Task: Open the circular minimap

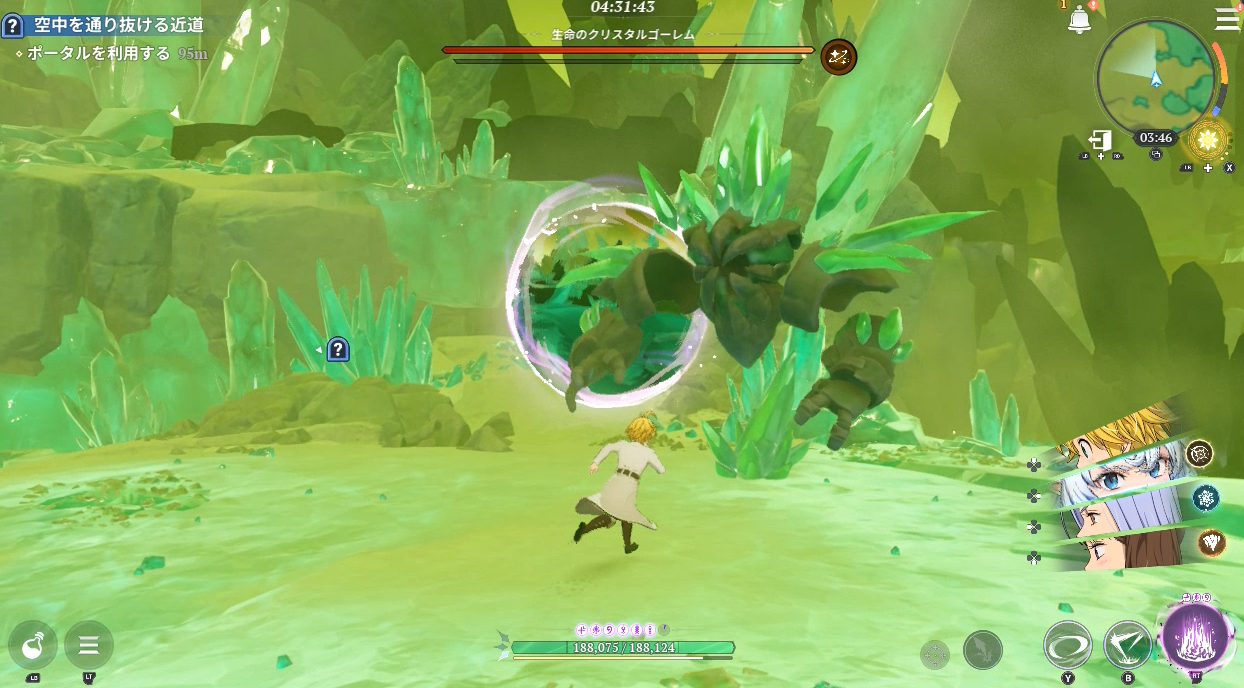Action: [1156, 77]
